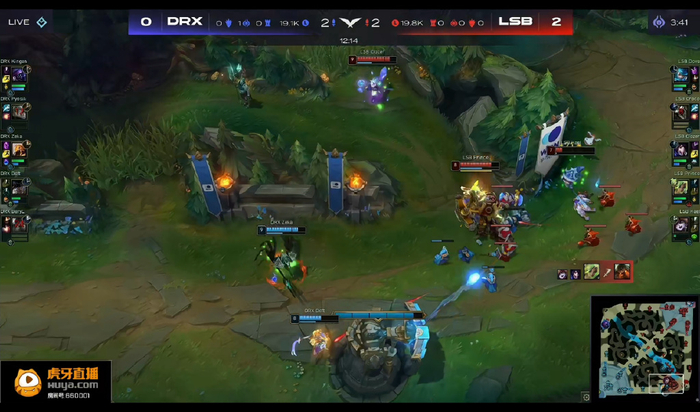
Task: Select DRX Kingen's champion portrait
Action: pyautogui.click(x=18, y=75)
